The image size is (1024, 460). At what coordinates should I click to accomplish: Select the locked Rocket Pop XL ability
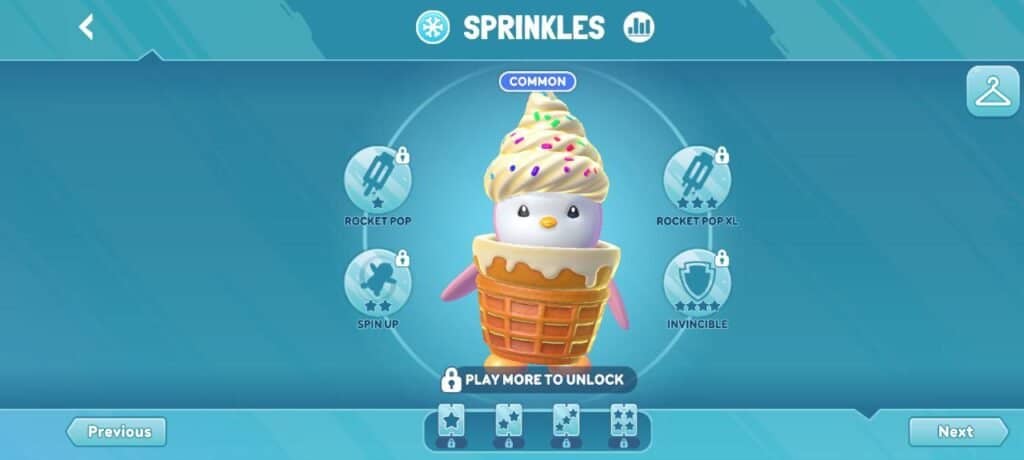[x=696, y=179]
